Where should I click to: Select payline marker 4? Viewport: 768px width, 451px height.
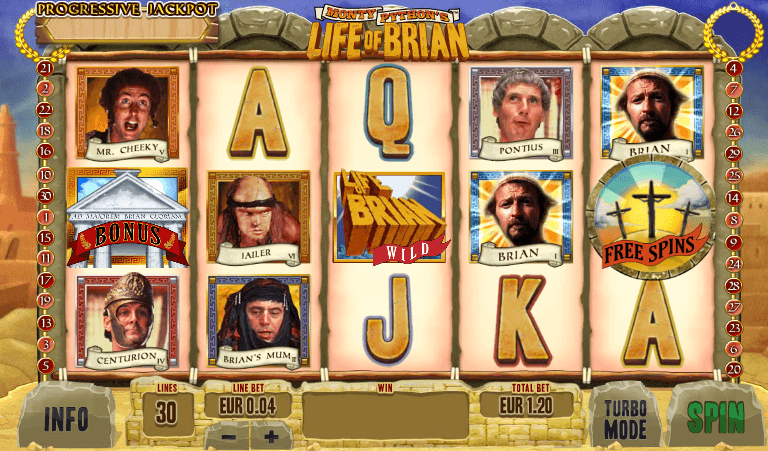coord(733,68)
